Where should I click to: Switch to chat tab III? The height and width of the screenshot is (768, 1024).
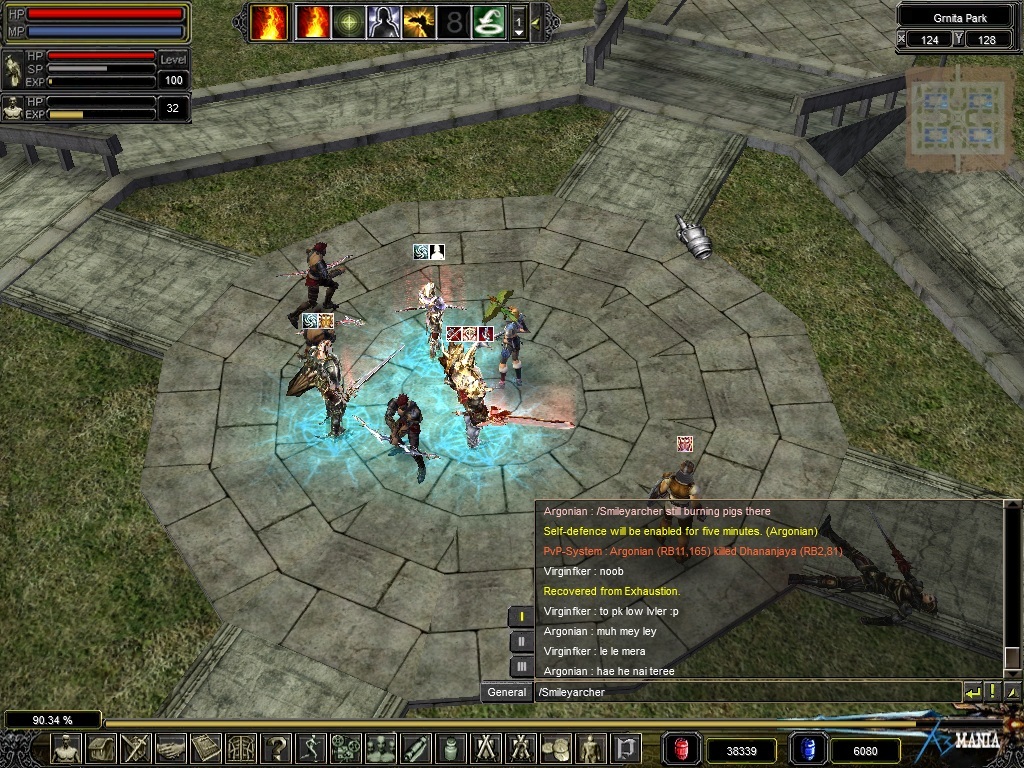point(521,666)
